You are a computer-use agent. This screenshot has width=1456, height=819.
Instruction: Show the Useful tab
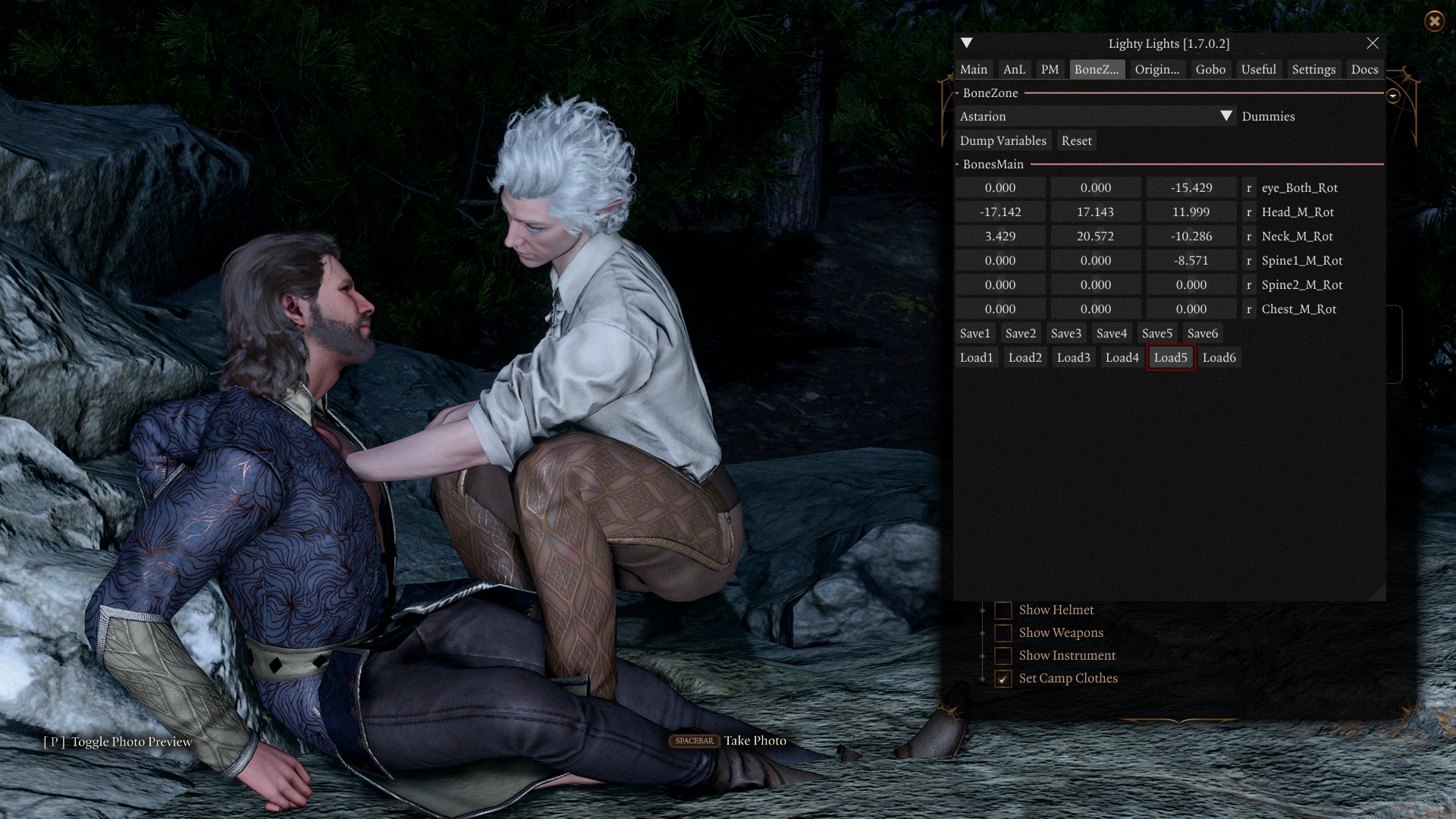pos(1258,70)
